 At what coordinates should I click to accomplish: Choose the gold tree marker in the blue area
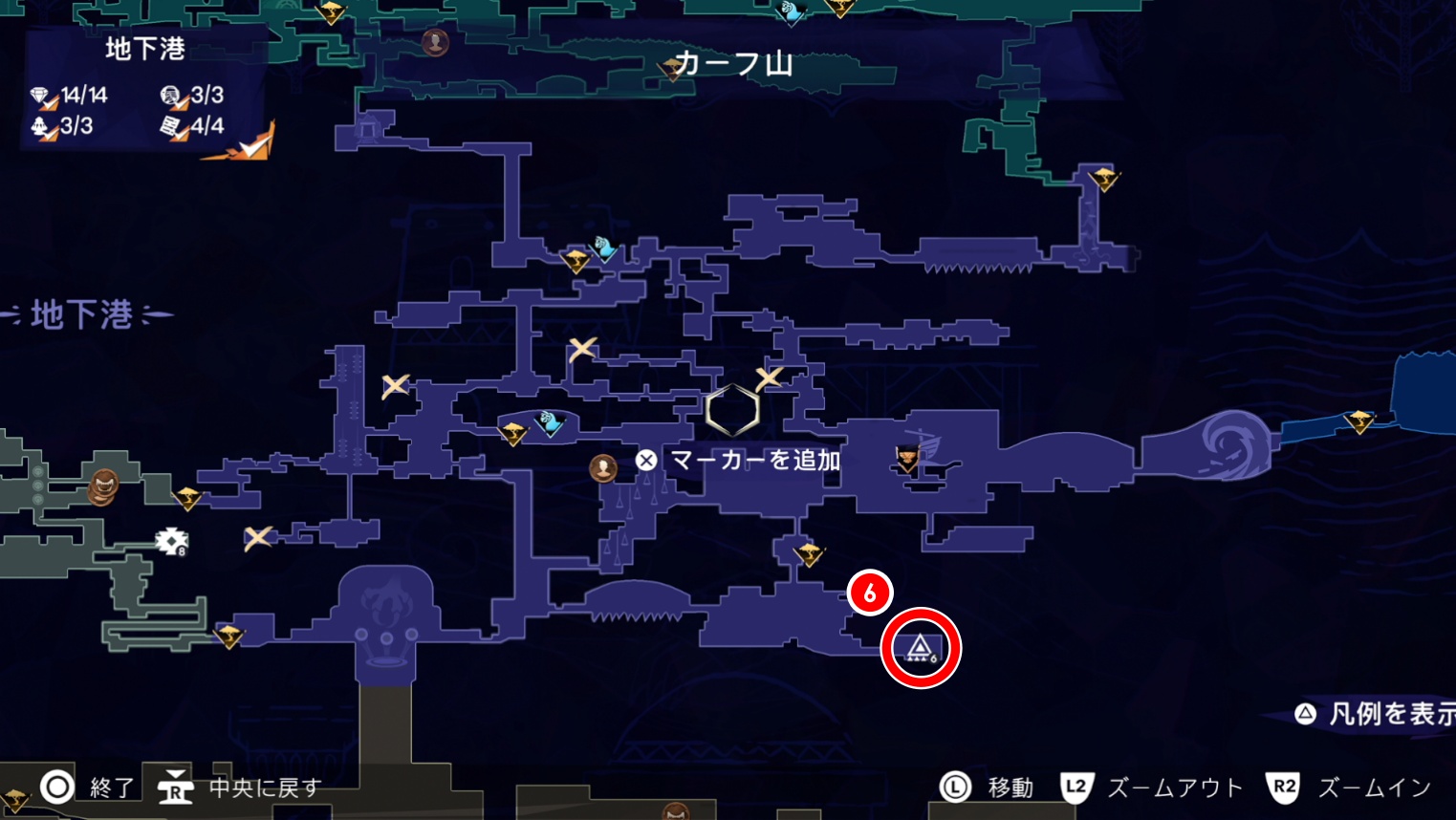[x=1358, y=421]
